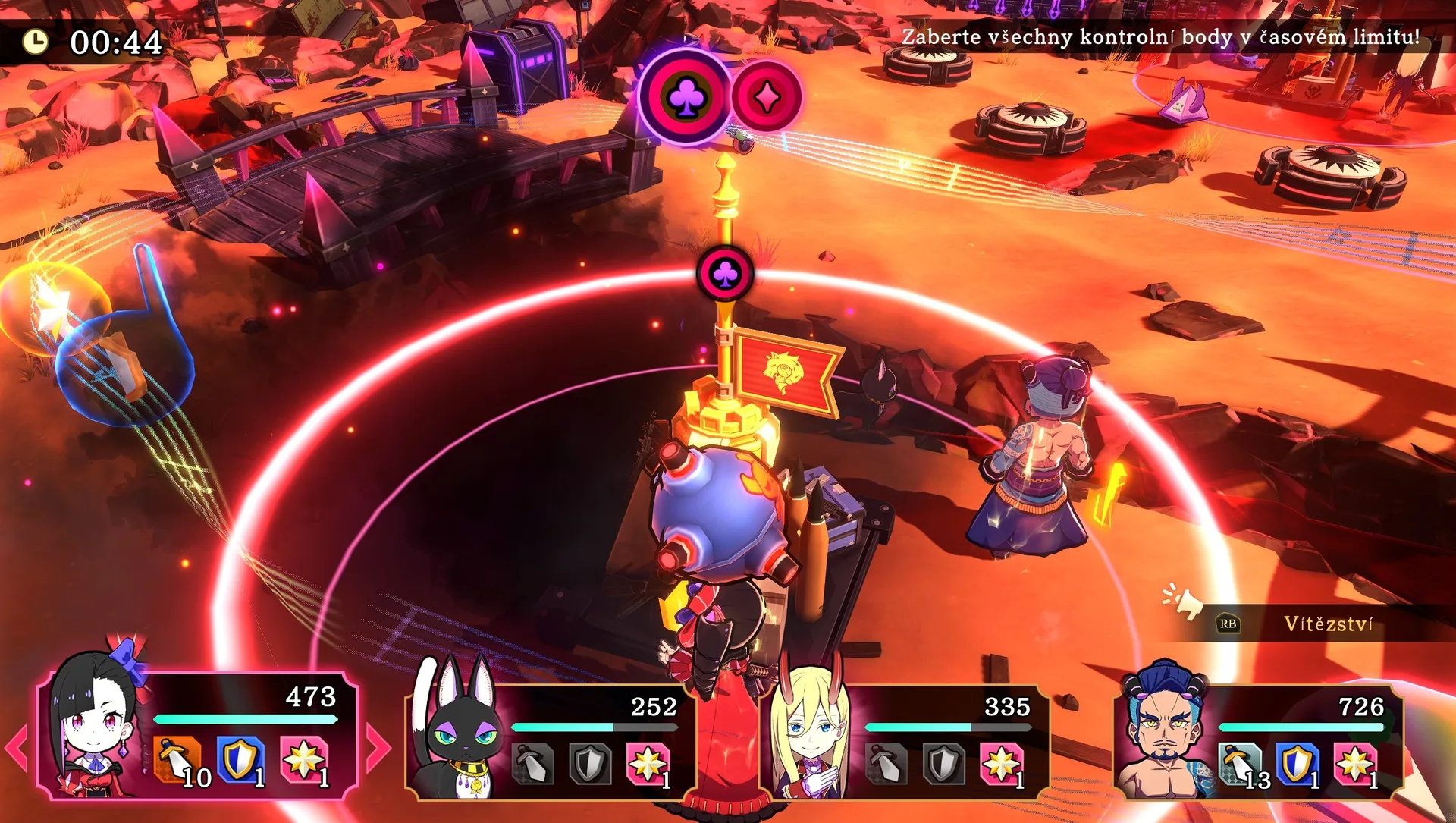This screenshot has height=823, width=1456.
Task: Click the large club control point marker
Action: 686,96
